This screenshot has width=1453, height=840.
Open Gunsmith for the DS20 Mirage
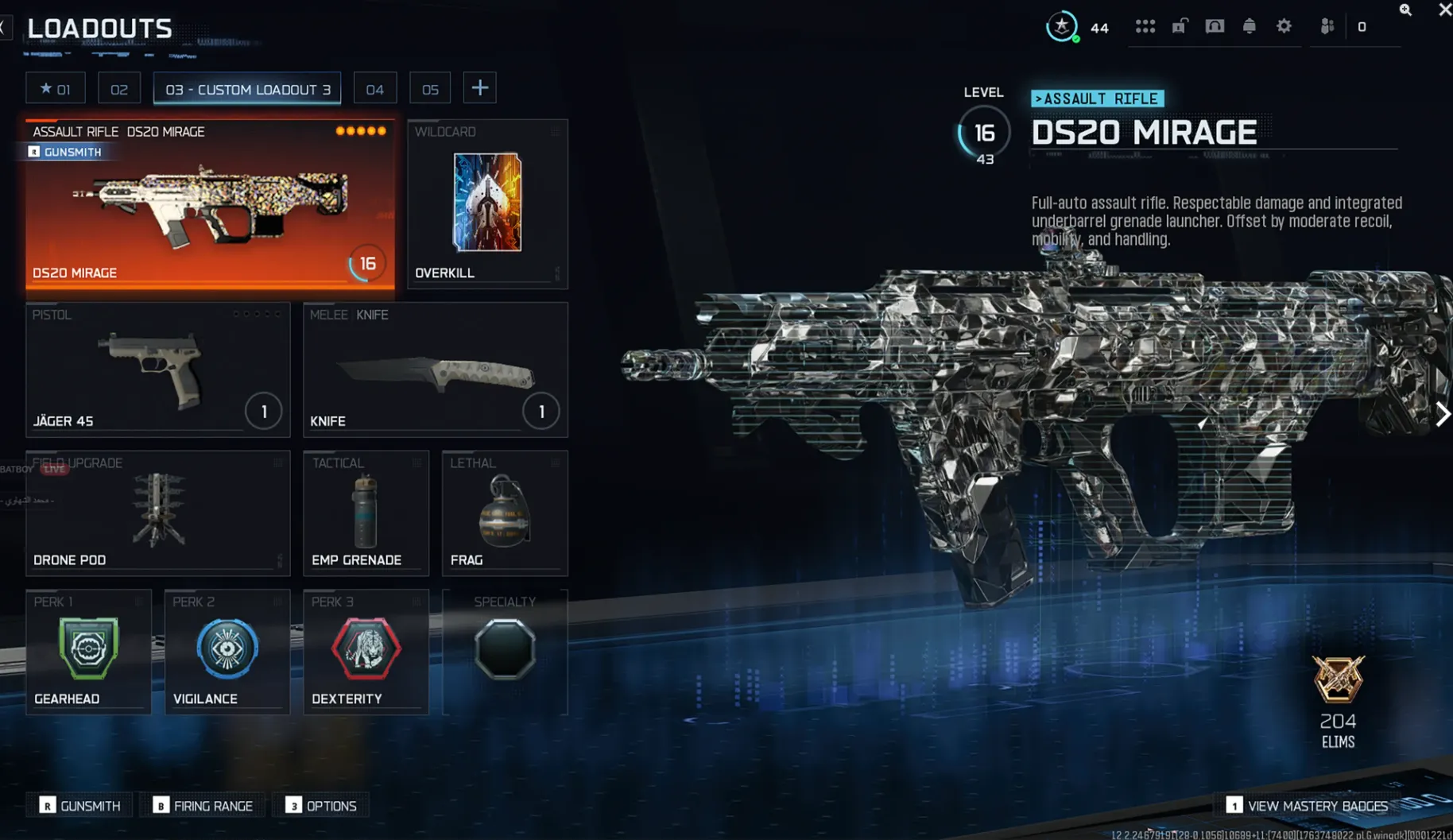[66, 151]
